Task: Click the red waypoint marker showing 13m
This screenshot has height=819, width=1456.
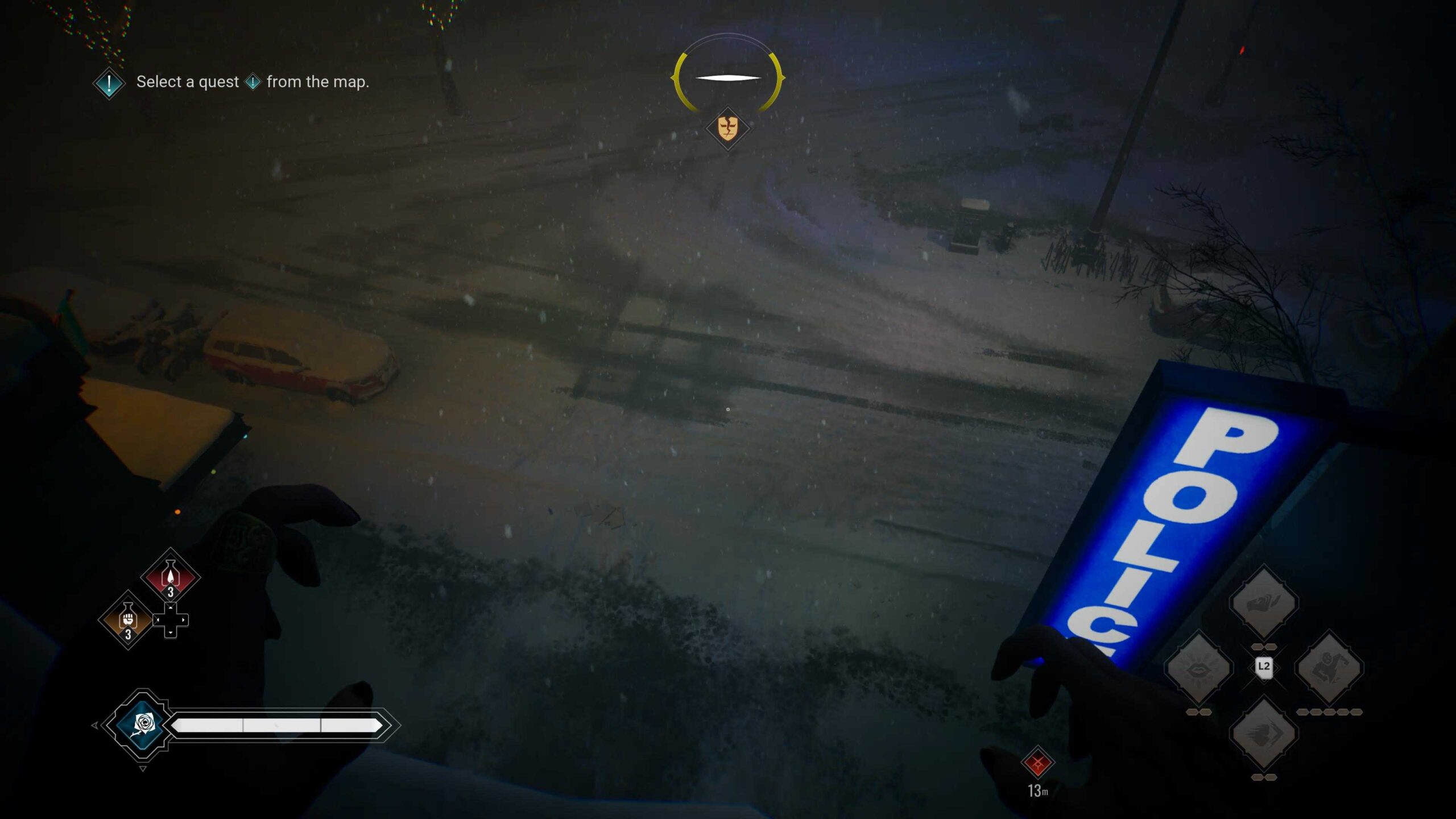Action: [x=1037, y=763]
